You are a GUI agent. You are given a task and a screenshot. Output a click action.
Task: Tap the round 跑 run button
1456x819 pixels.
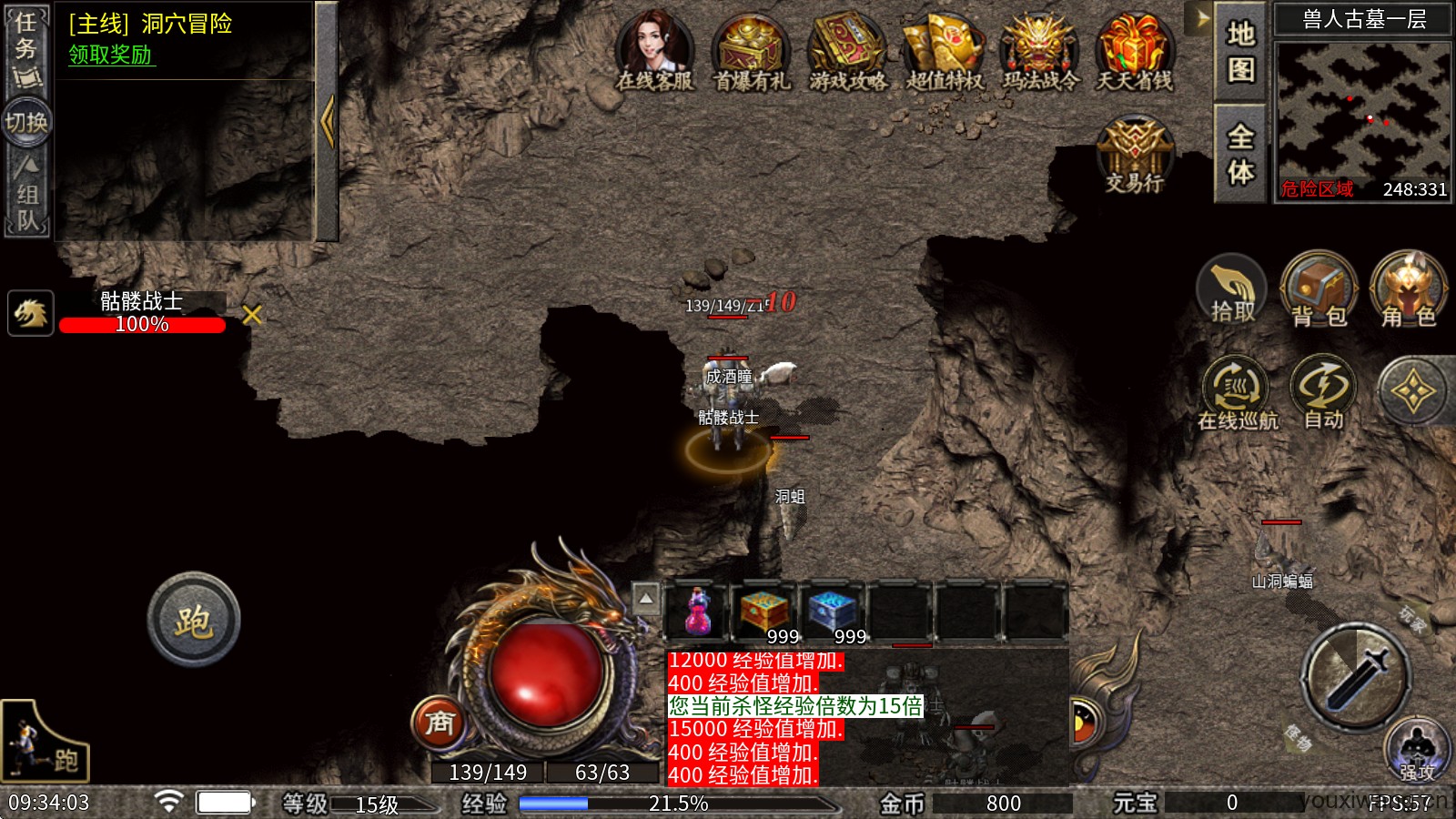(x=194, y=621)
